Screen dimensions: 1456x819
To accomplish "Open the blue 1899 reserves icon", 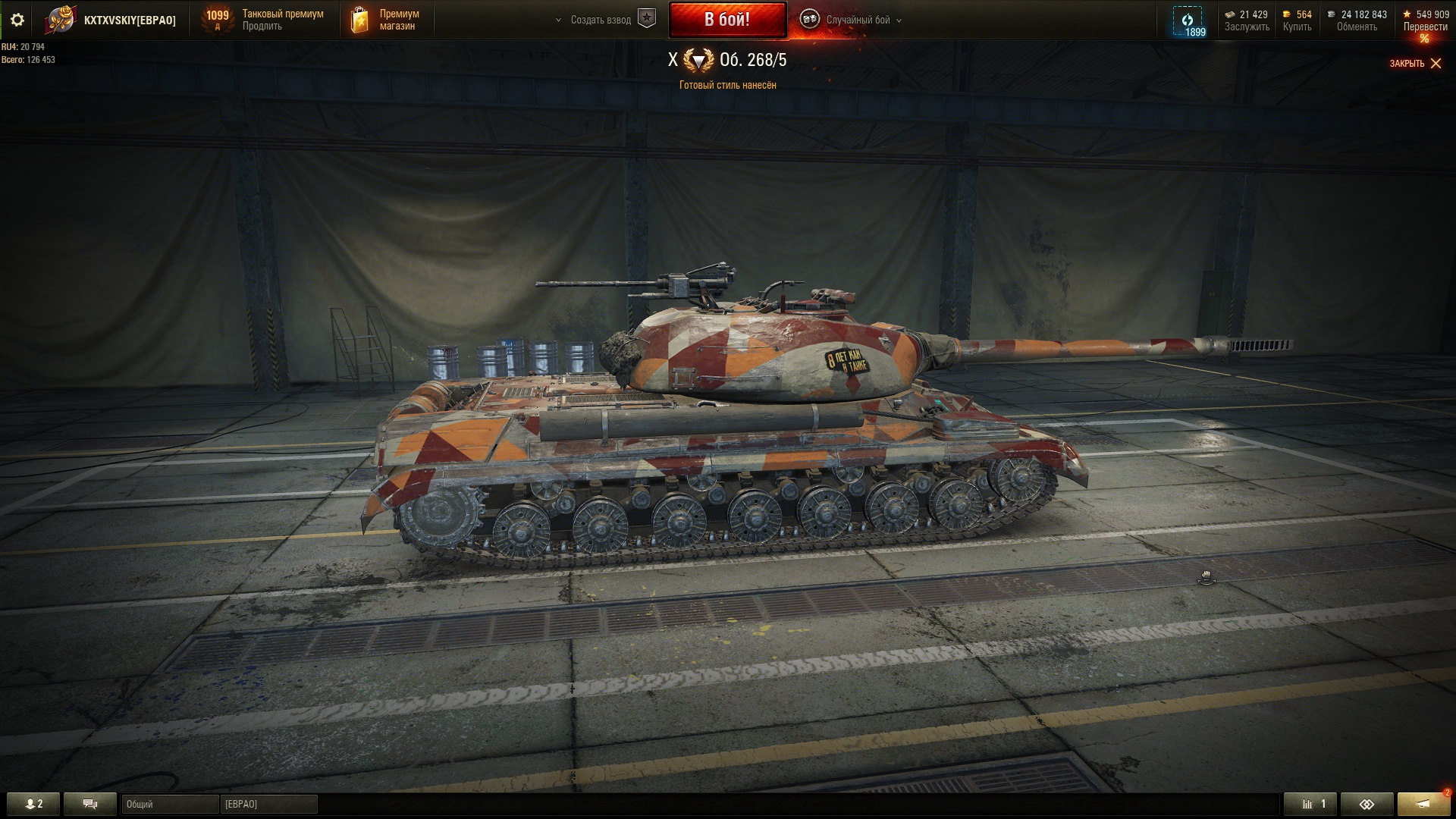I will pyautogui.click(x=1188, y=21).
